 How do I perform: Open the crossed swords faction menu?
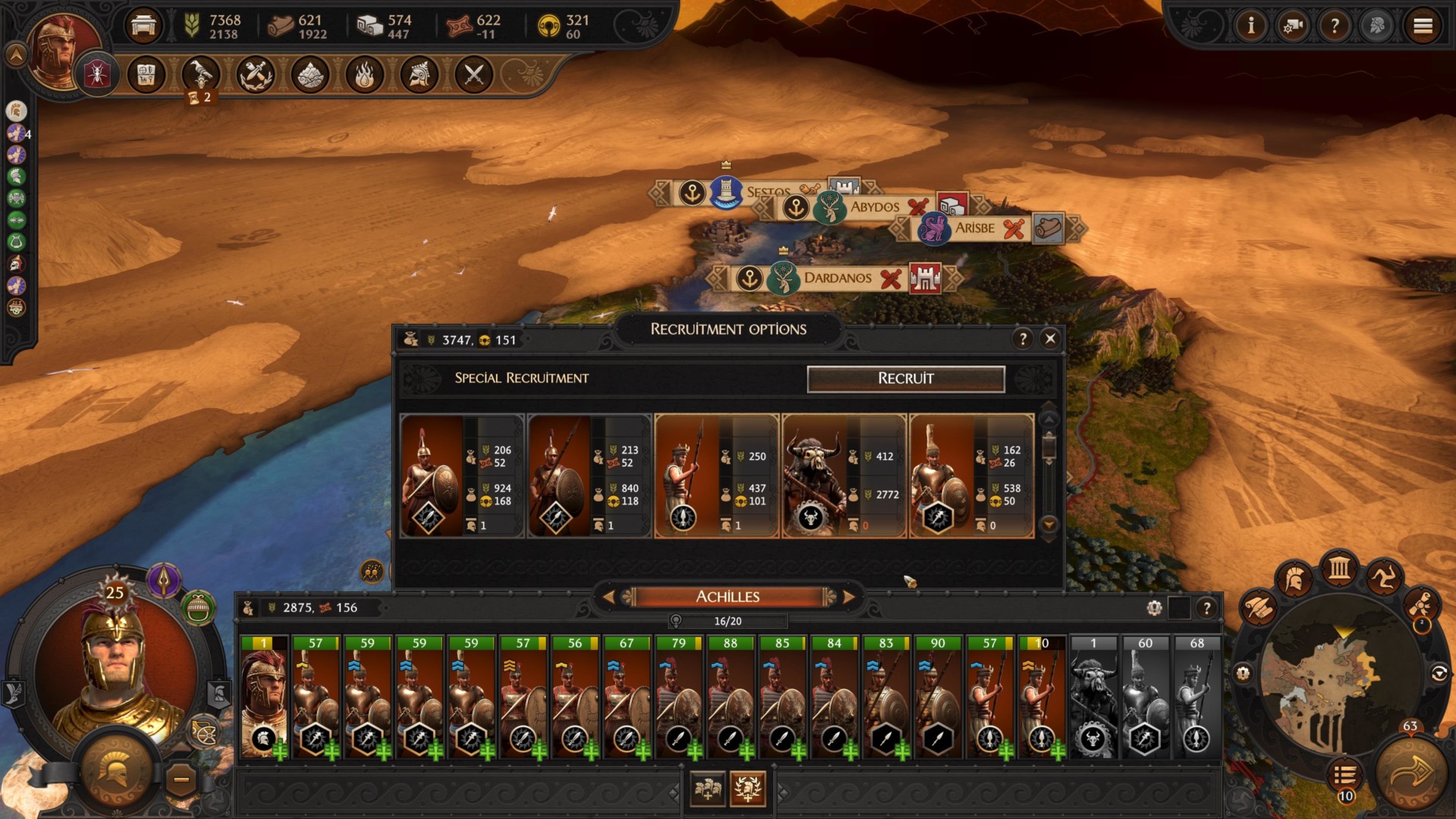tap(474, 75)
